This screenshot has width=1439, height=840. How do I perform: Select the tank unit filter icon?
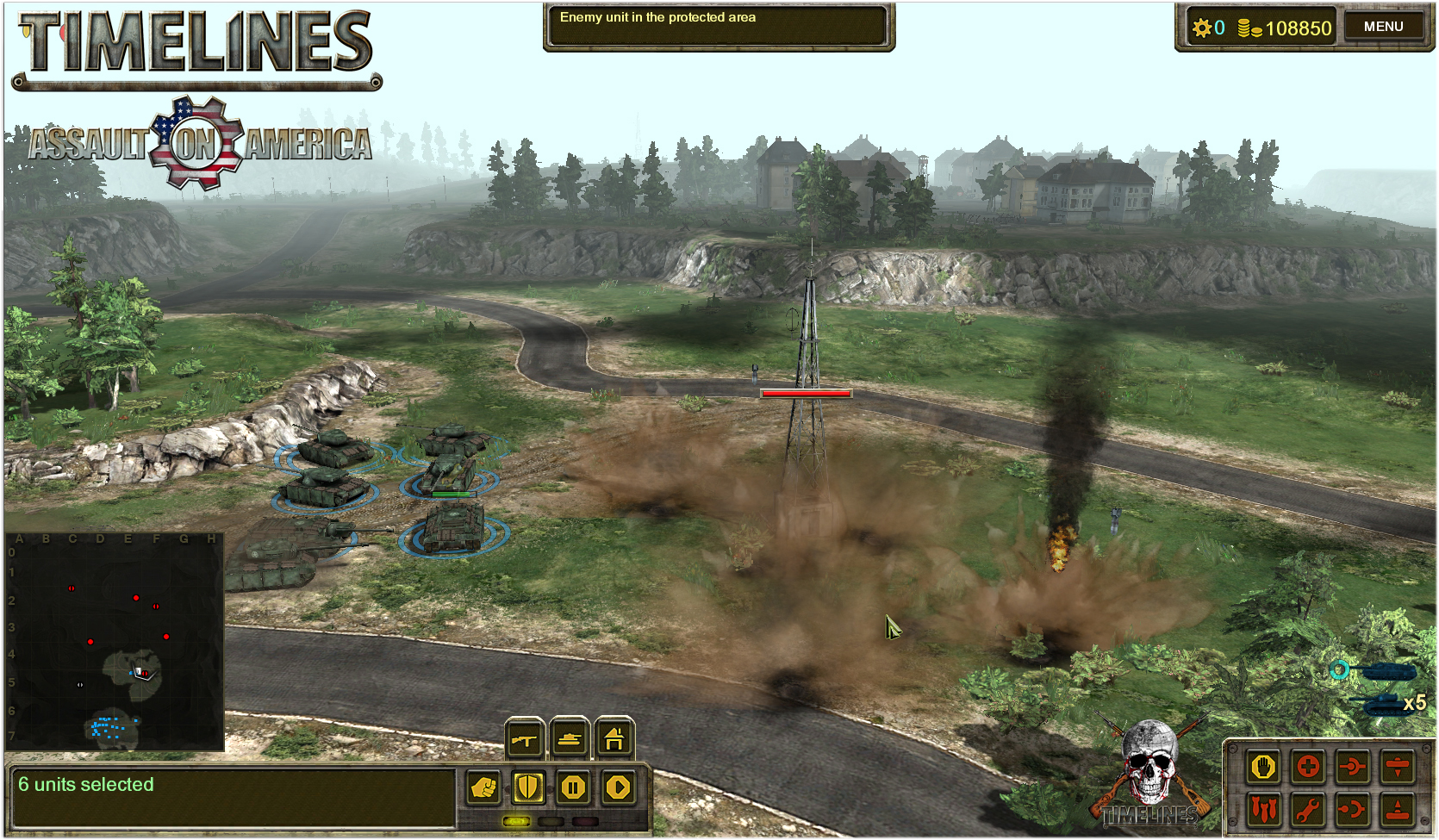(570, 739)
